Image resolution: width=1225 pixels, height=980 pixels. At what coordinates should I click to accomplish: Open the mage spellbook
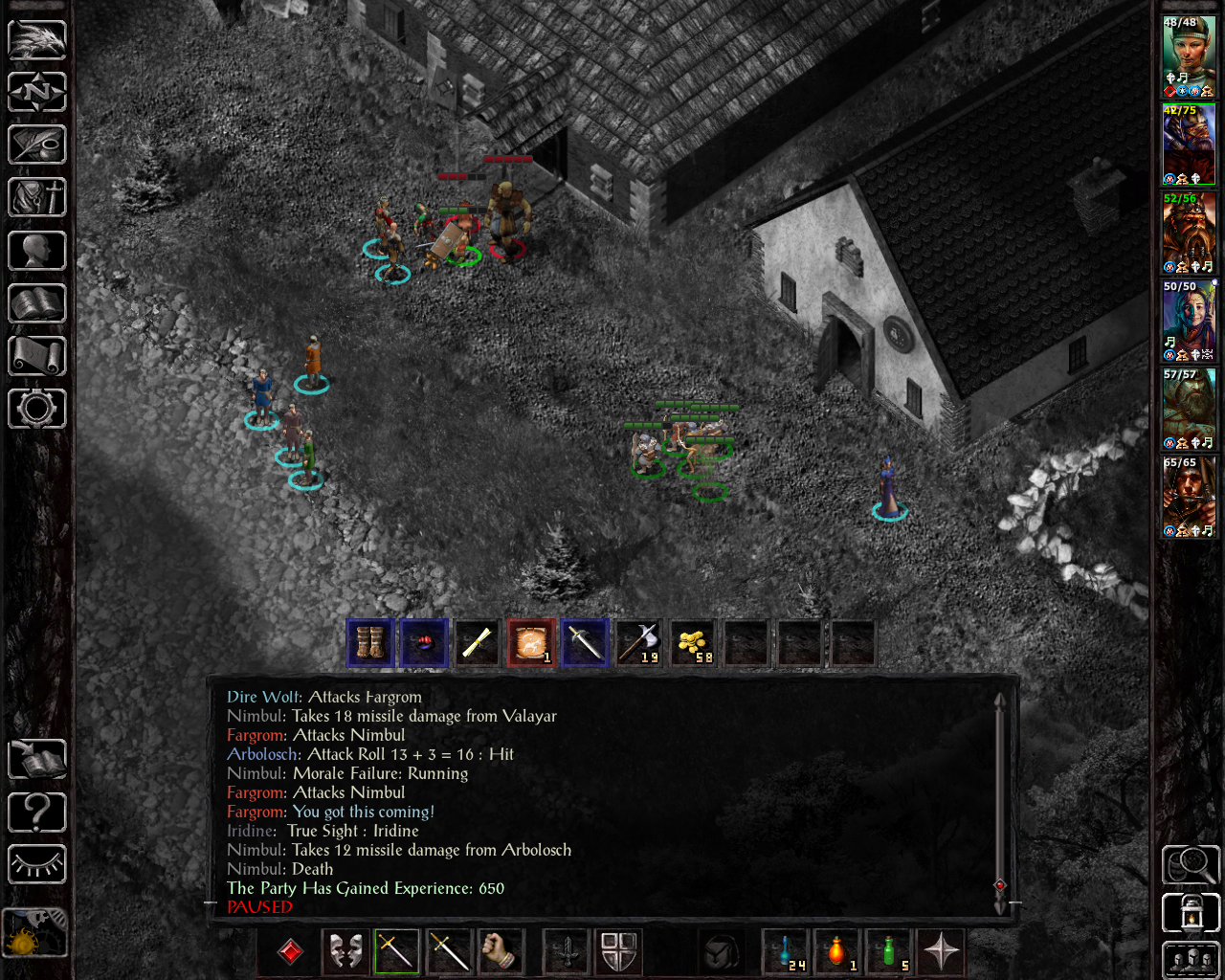click(x=37, y=303)
